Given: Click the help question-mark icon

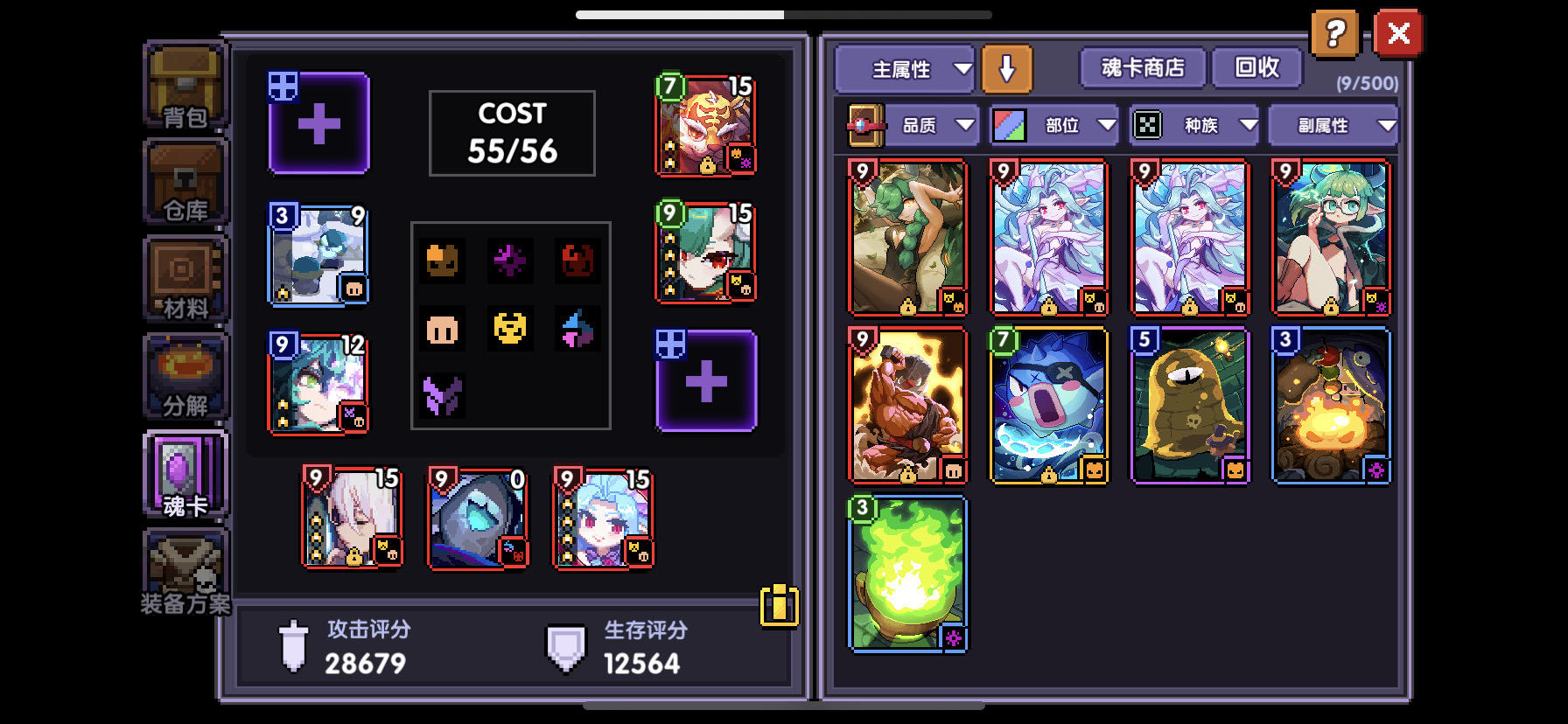Looking at the screenshot, I should click(x=1335, y=34).
